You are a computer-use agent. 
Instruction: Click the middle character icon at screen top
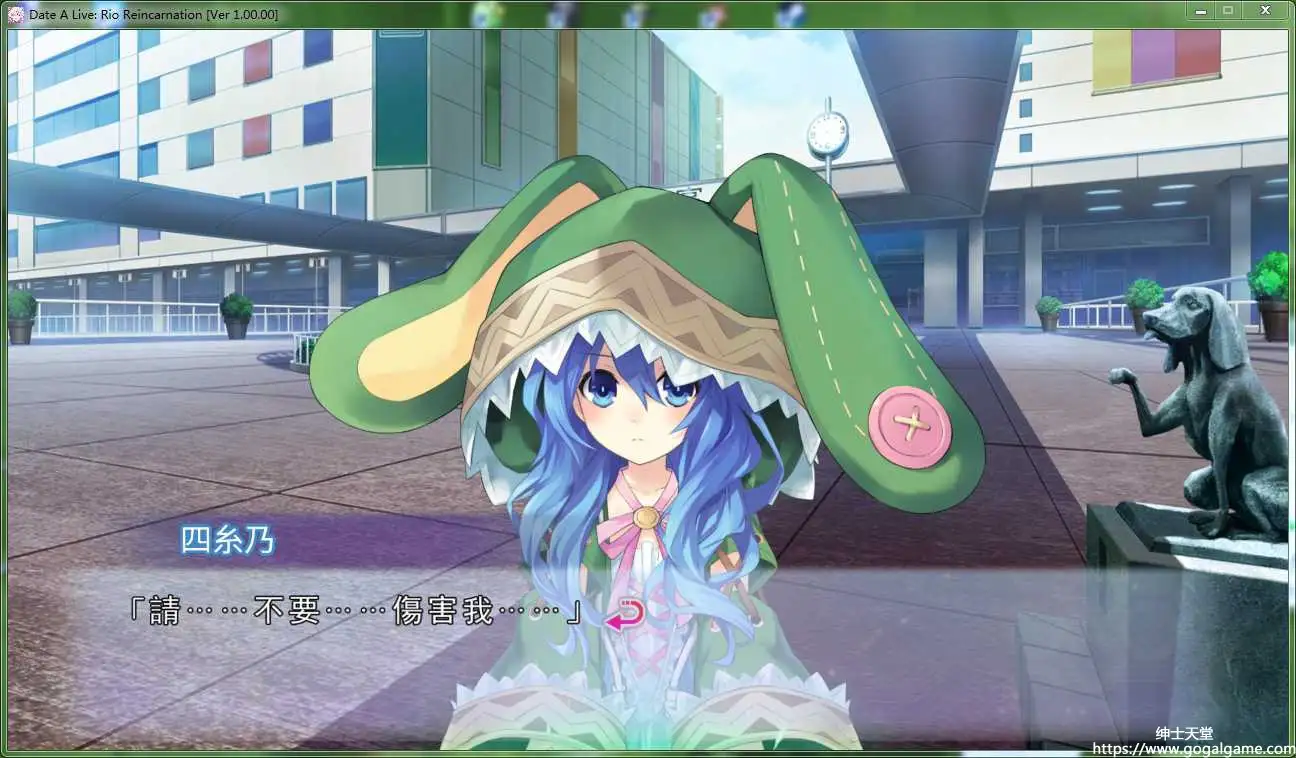tap(636, 12)
